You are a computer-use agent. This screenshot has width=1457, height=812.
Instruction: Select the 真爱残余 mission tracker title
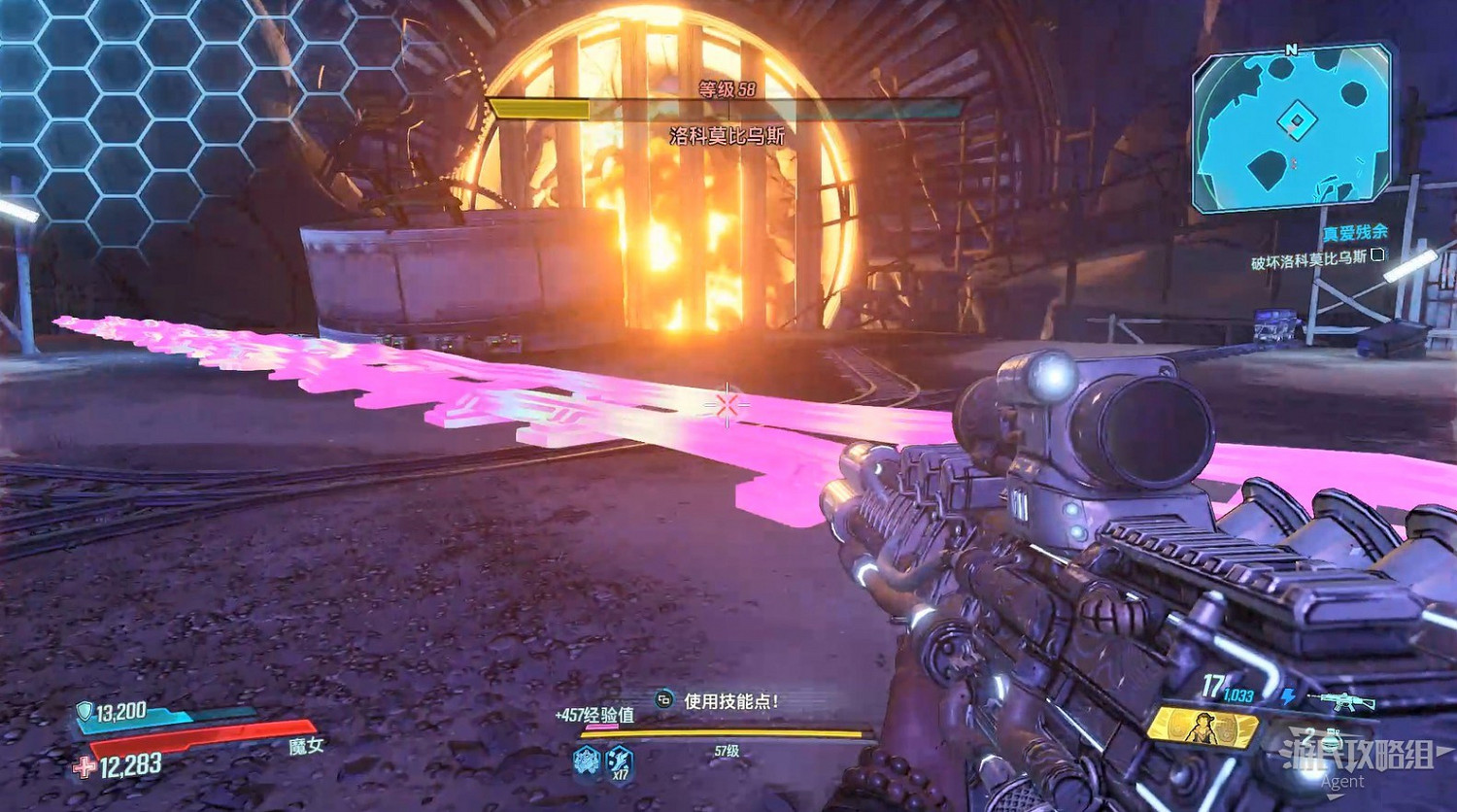tap(1354, 233)
